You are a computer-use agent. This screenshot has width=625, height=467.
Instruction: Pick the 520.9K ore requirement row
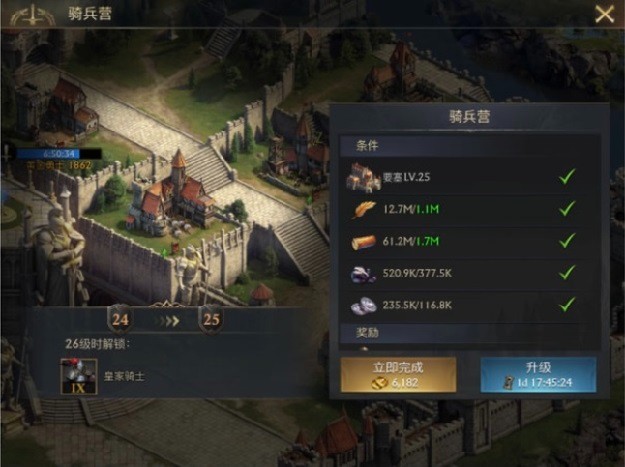click(x=468, y=273)
